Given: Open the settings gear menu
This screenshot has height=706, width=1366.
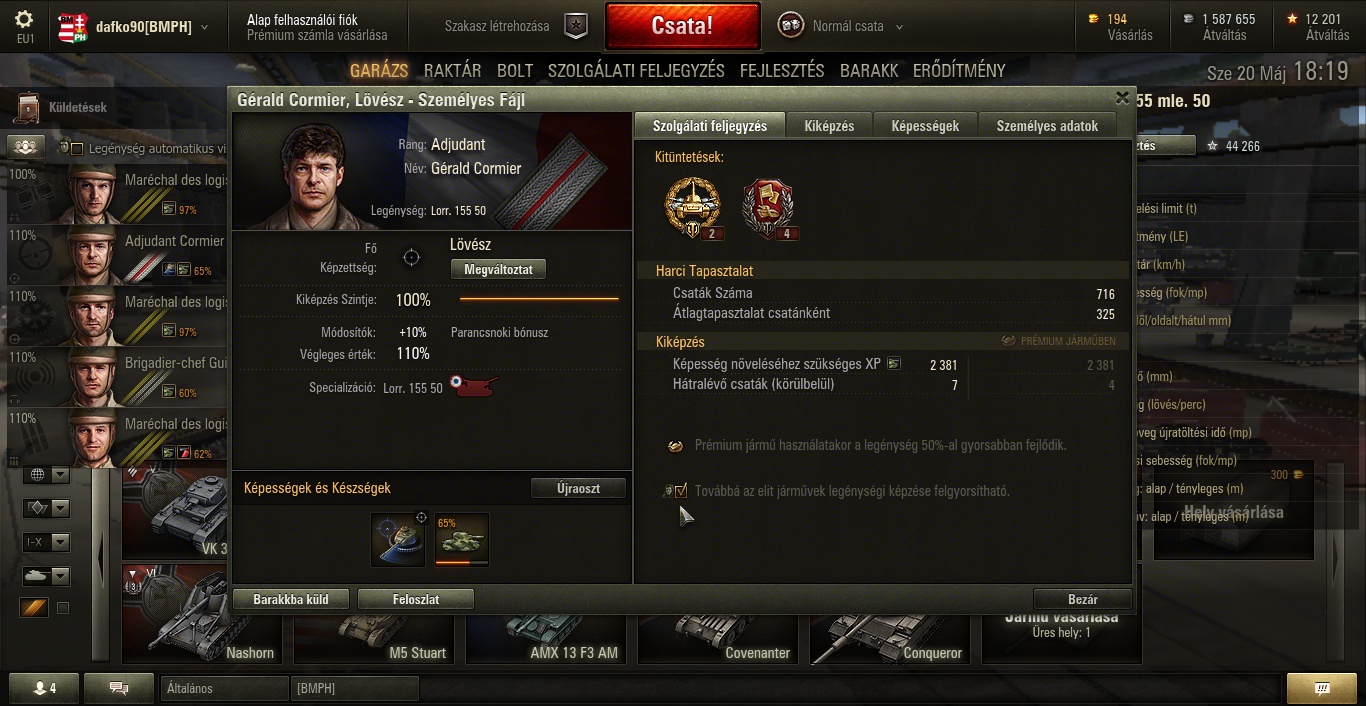Looking at the screenshot, I should coord(25,19).
